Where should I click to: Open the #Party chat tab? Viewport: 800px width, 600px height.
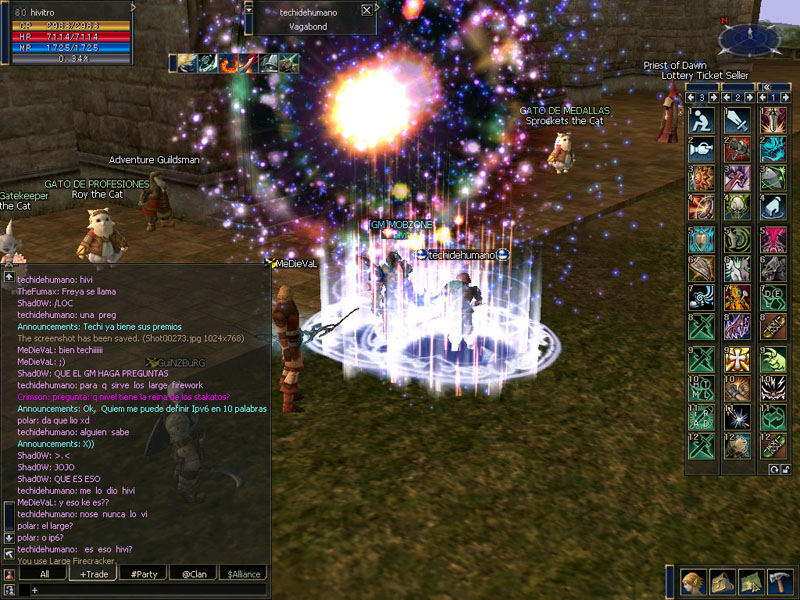[x=143, y=574]
